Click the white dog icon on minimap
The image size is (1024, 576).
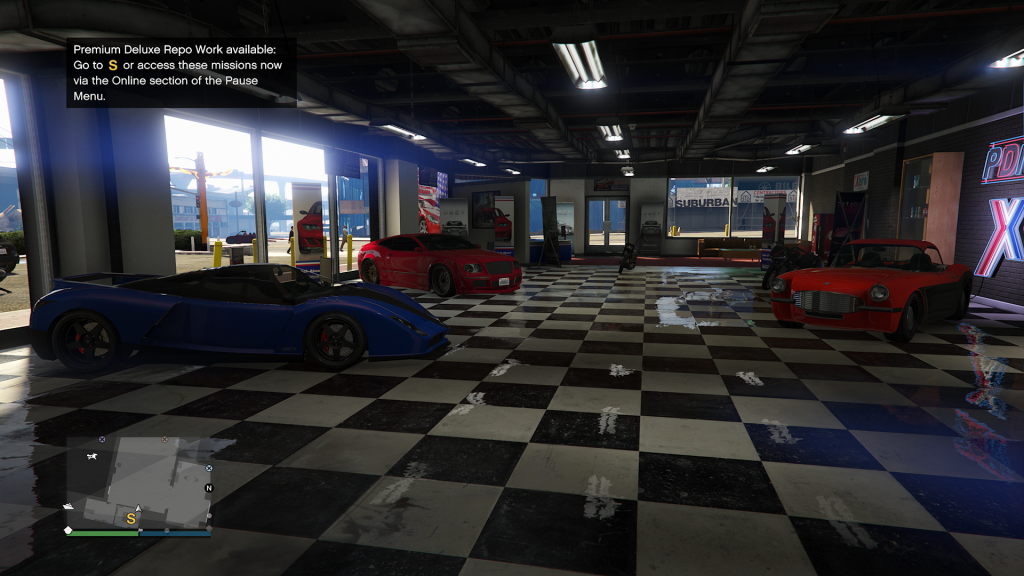(92, 455)
